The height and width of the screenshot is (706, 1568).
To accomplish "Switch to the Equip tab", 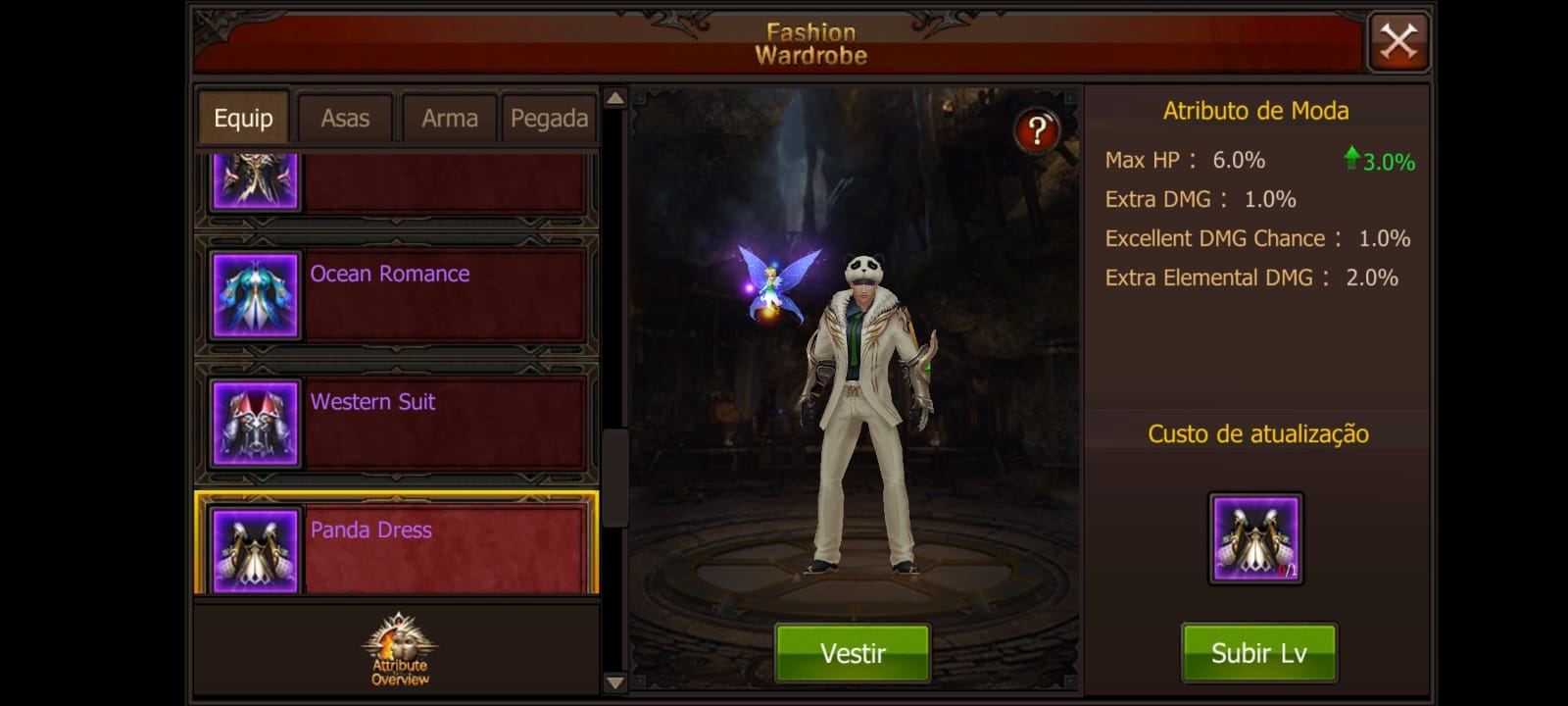I will [243, 119].
